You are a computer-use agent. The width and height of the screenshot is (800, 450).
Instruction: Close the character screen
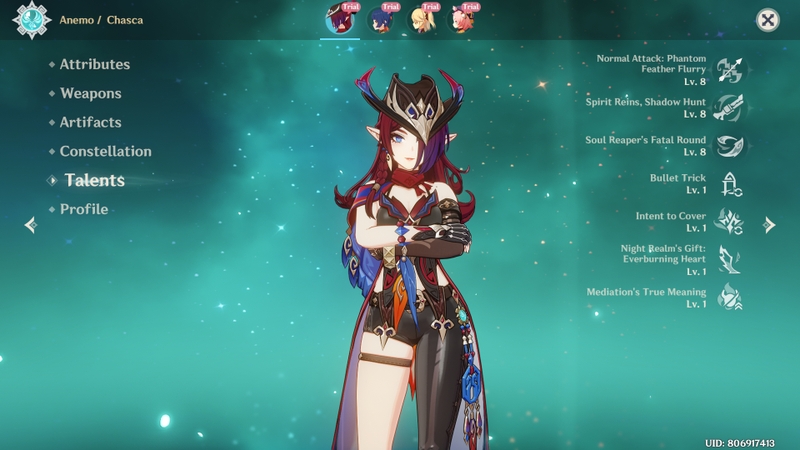click(x=767, y=20)
